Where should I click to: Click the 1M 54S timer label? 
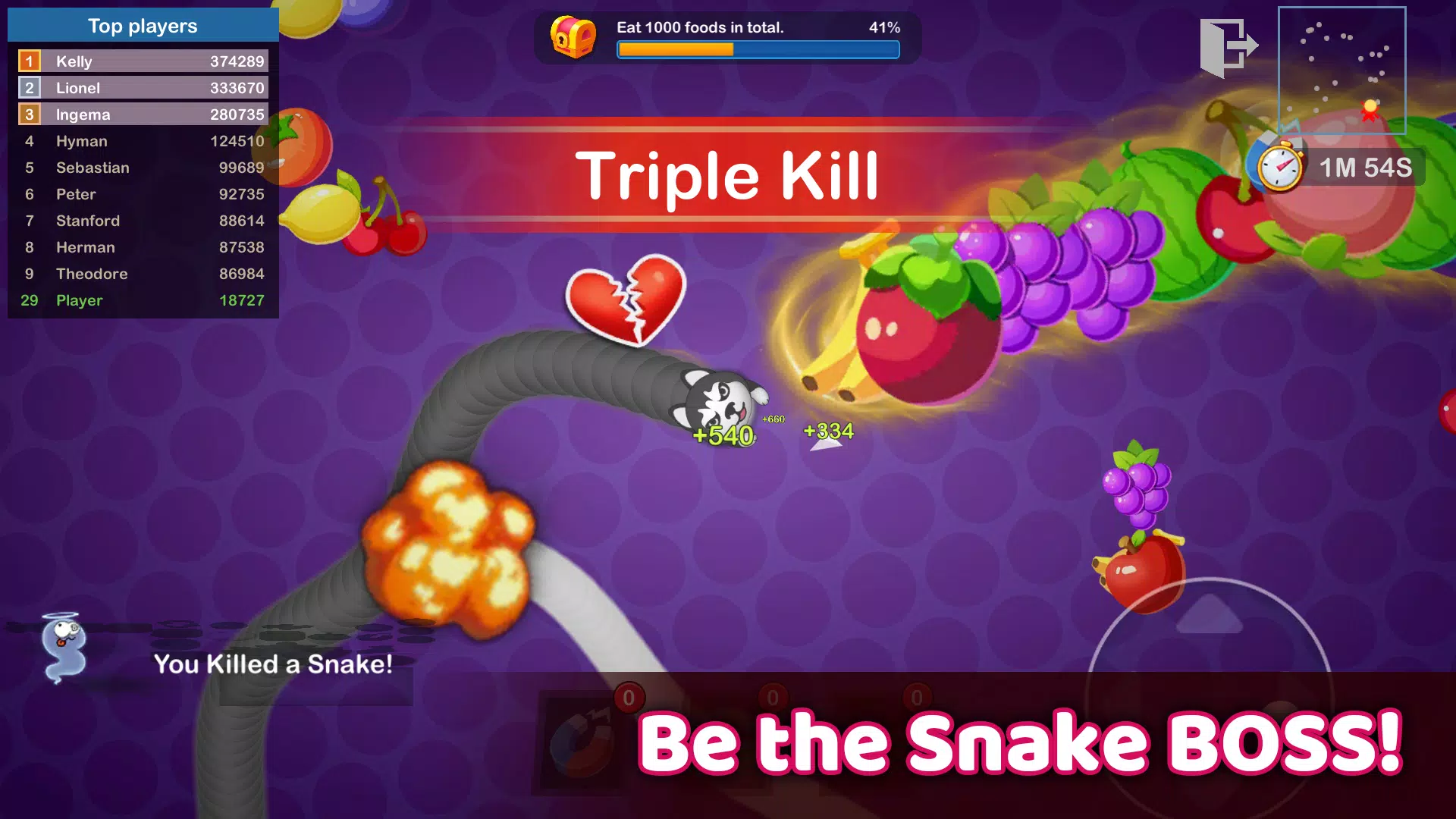(x=1365, y=168)
